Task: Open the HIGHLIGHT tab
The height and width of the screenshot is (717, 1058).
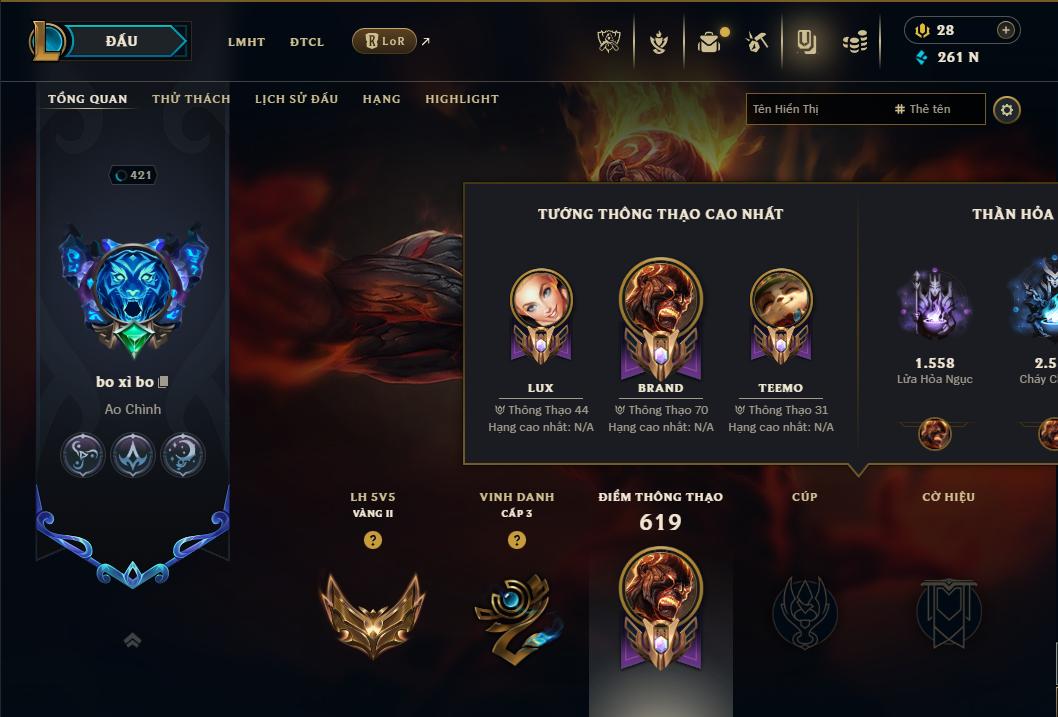Action: click(461, 99)
